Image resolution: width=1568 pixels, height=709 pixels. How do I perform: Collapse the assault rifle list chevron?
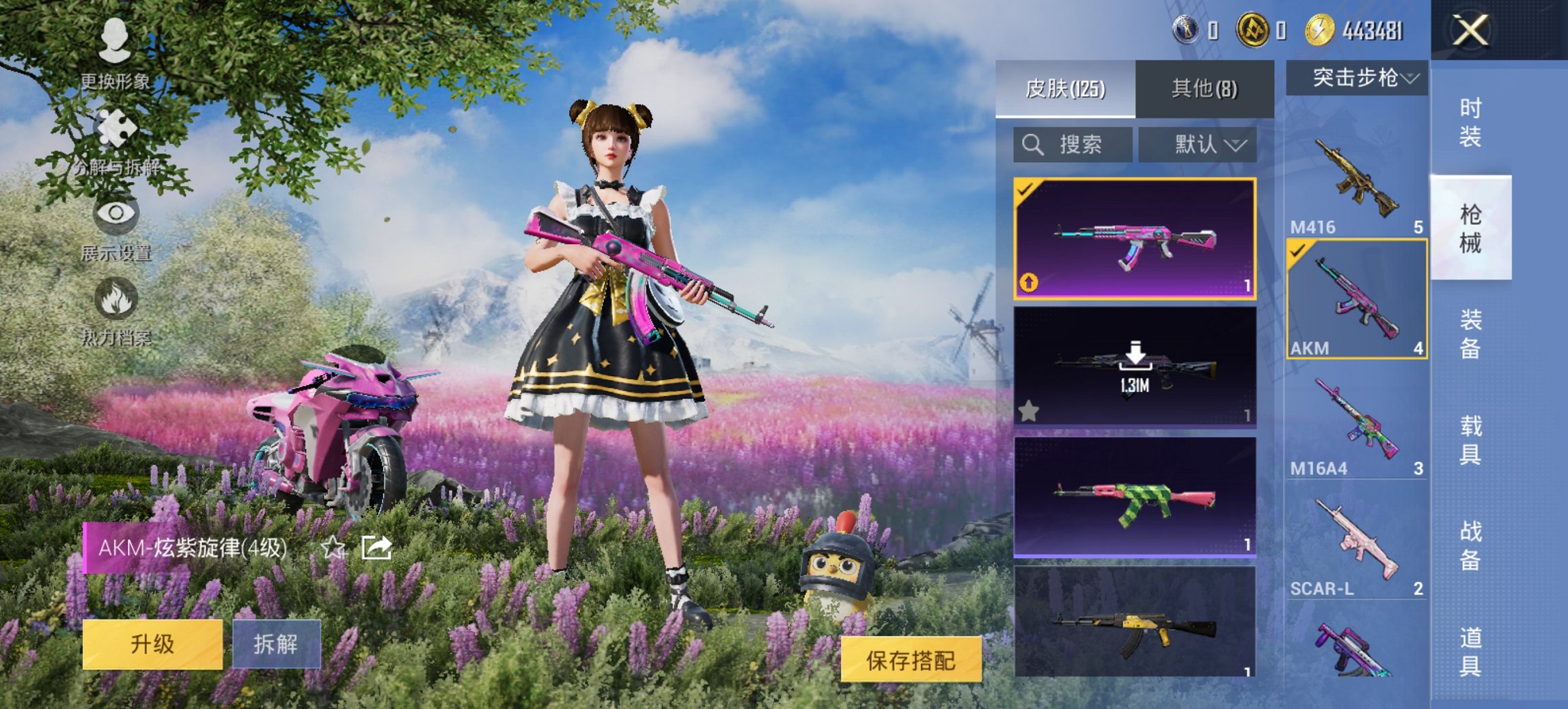point(1409,78)
